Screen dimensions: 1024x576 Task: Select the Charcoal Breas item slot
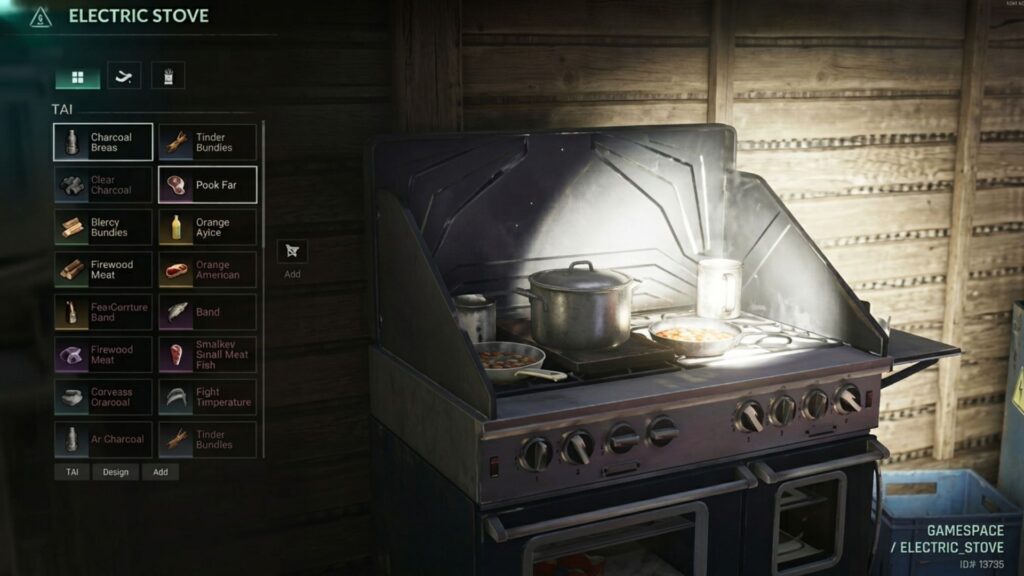[103, 142]
